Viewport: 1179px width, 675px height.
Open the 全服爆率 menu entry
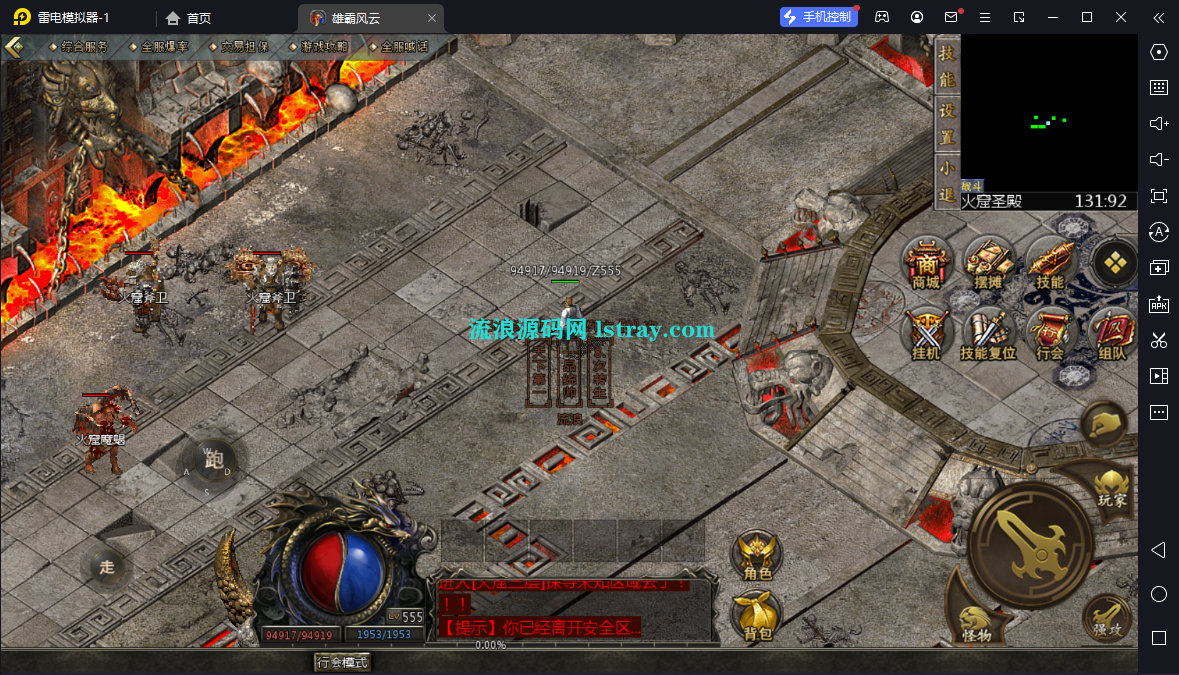click(164, 47)
